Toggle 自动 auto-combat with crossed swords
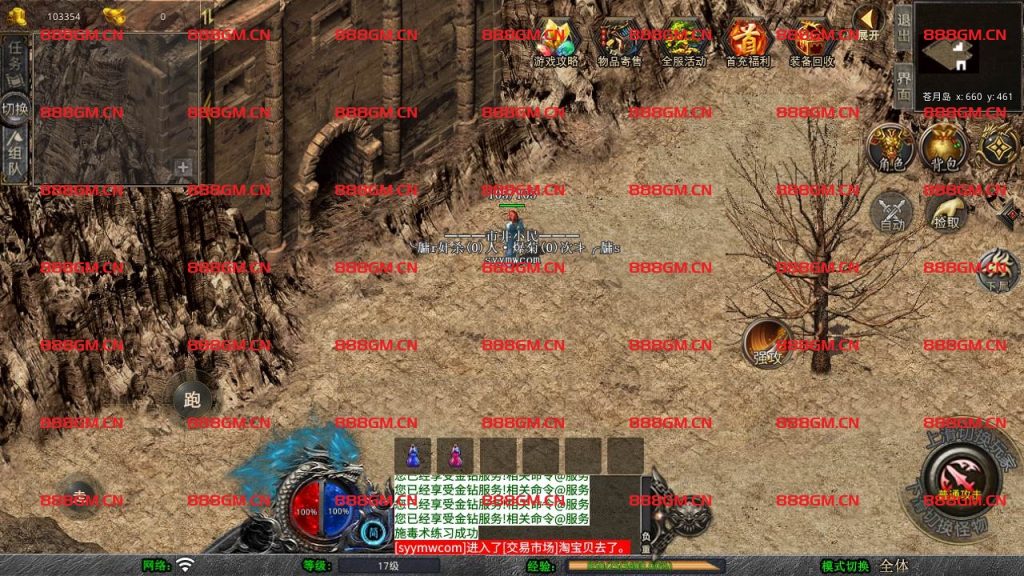Image resolution: width=1024 pixels, height=576 pixels. [891, 212]
